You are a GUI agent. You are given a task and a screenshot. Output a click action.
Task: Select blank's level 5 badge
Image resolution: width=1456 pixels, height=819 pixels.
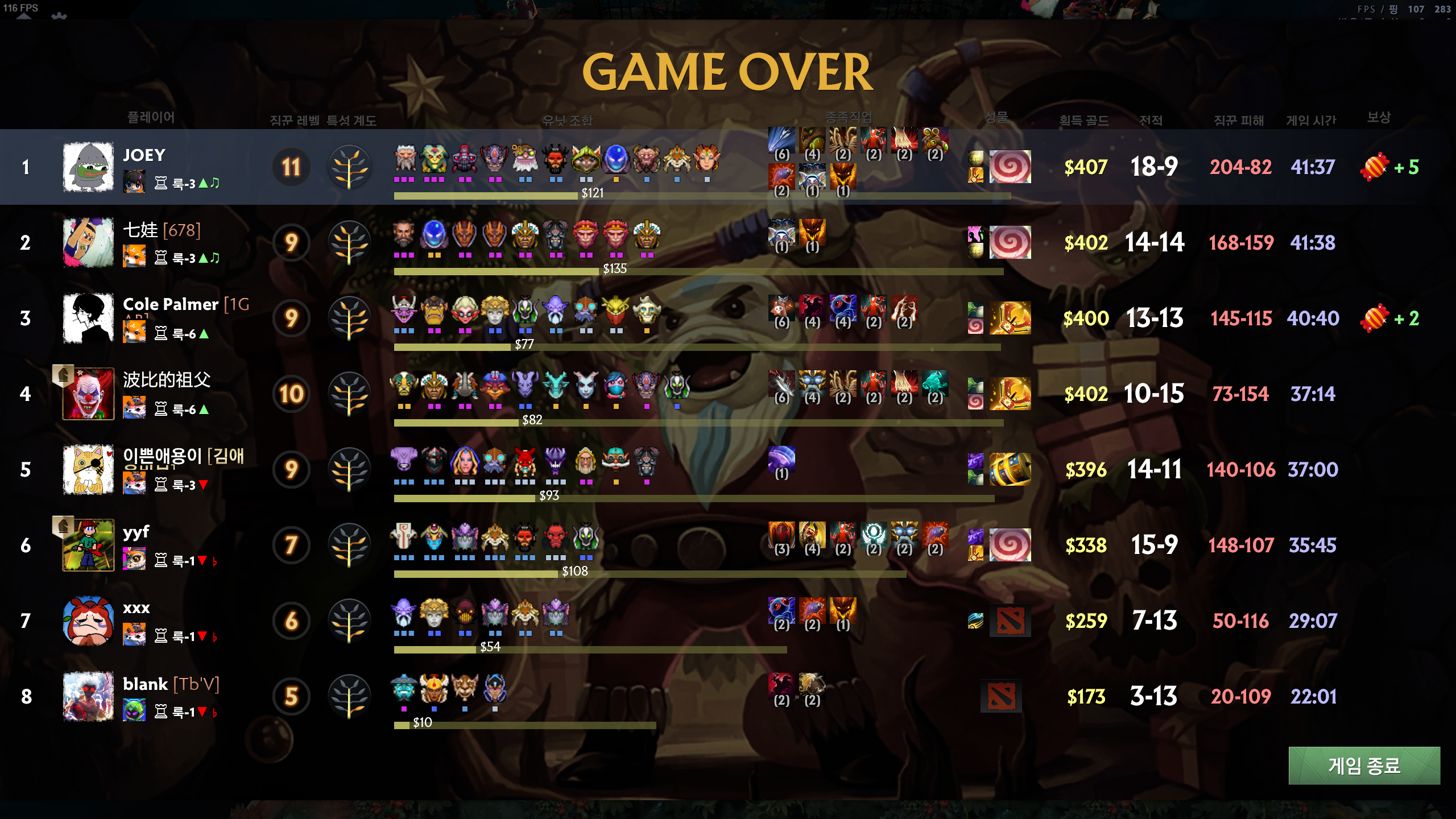coord(291,696)
